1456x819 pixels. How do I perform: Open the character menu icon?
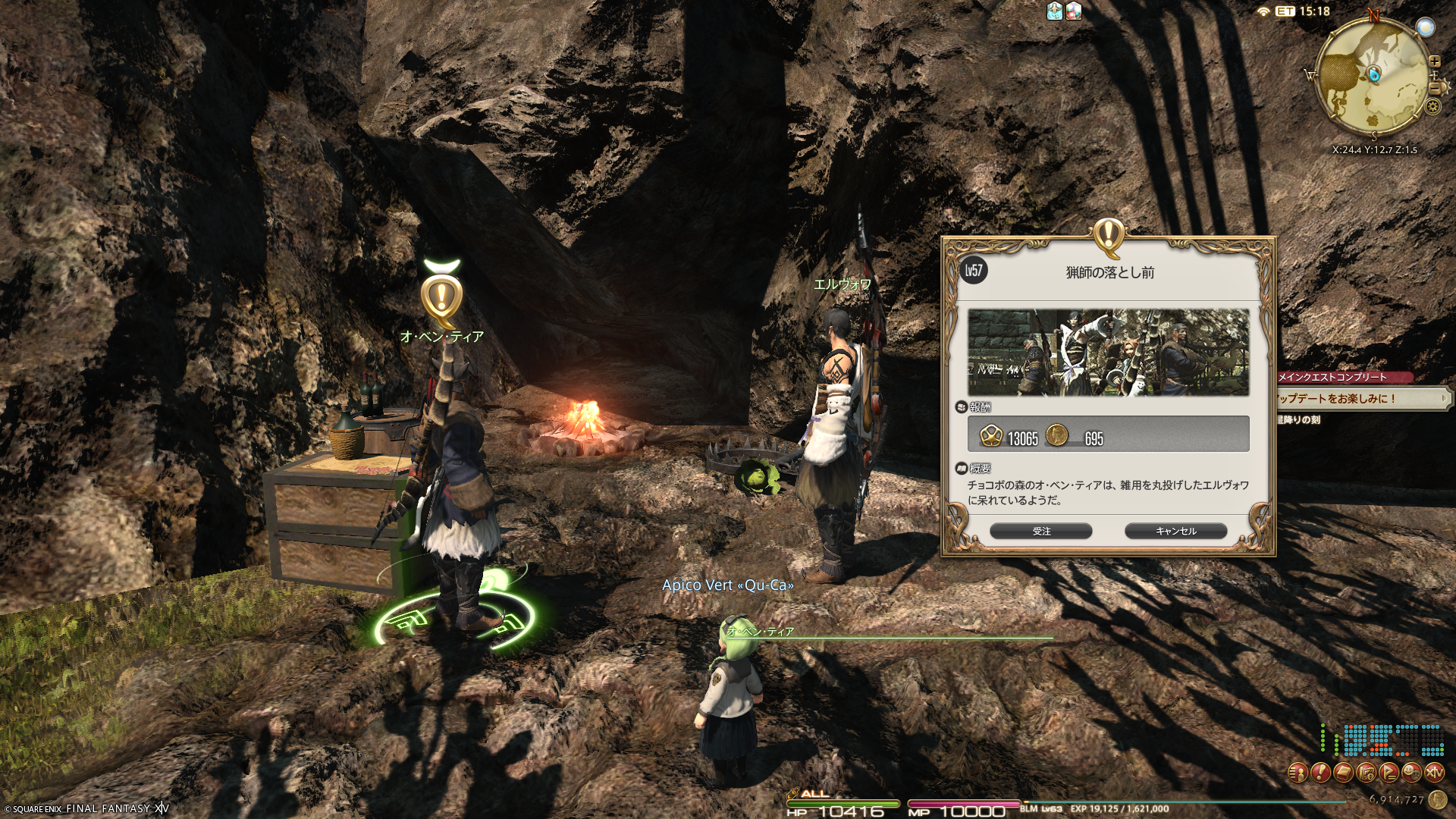(x=1298, y=773)
